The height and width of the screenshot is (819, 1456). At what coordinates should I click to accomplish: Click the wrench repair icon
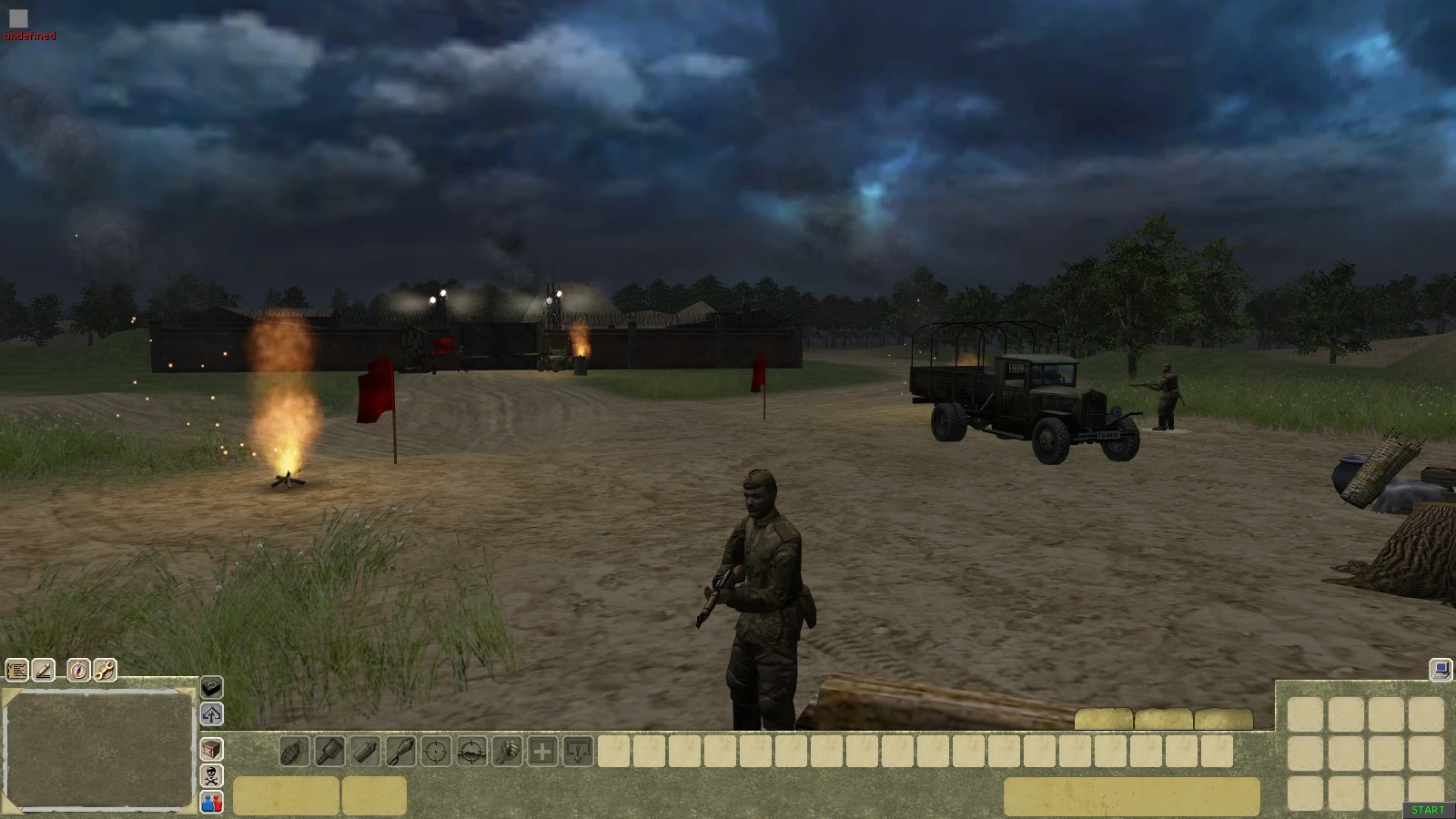[x=103, y=671]
